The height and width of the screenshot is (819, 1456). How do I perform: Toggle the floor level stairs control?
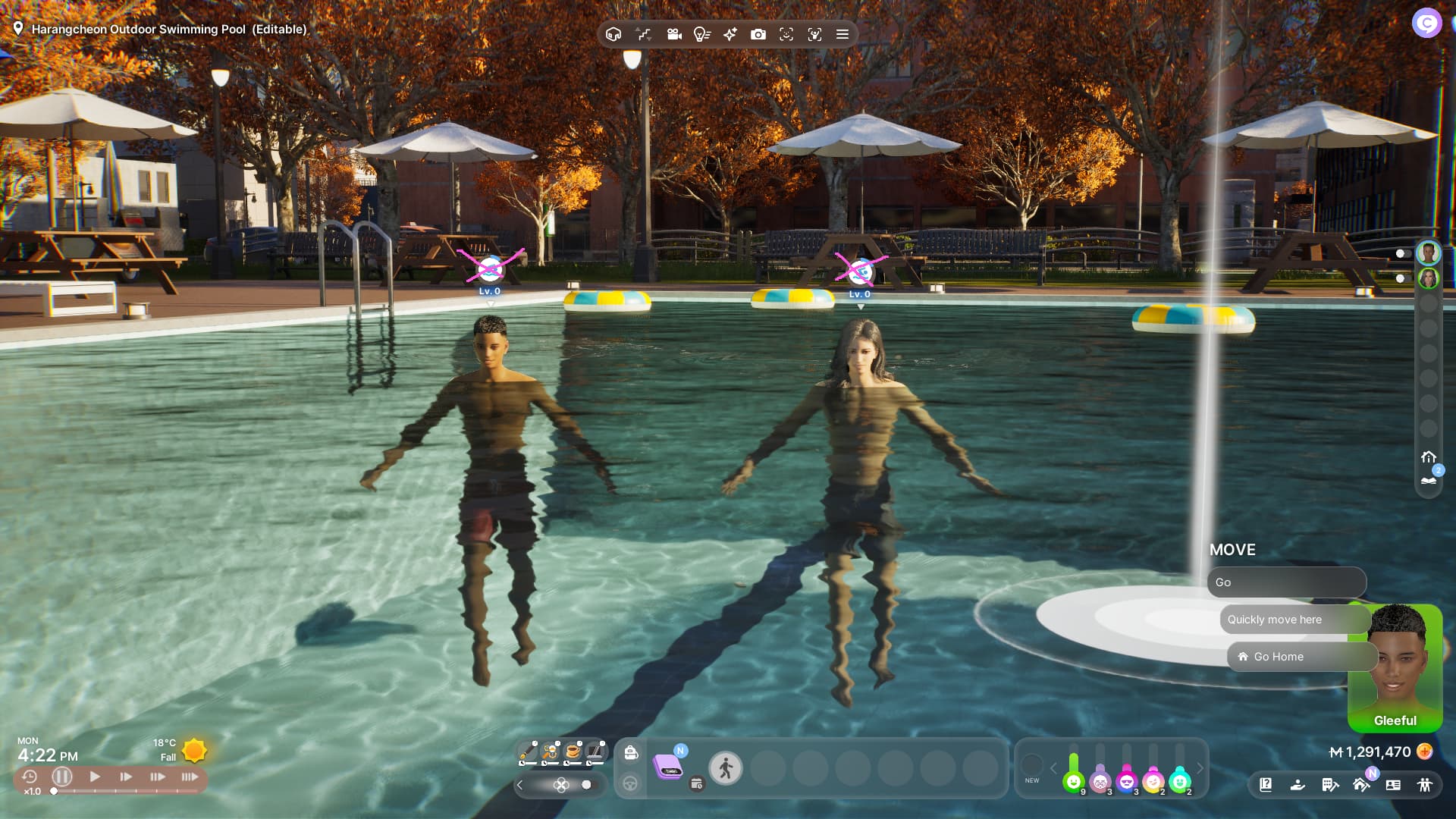(x=644, y=34)
